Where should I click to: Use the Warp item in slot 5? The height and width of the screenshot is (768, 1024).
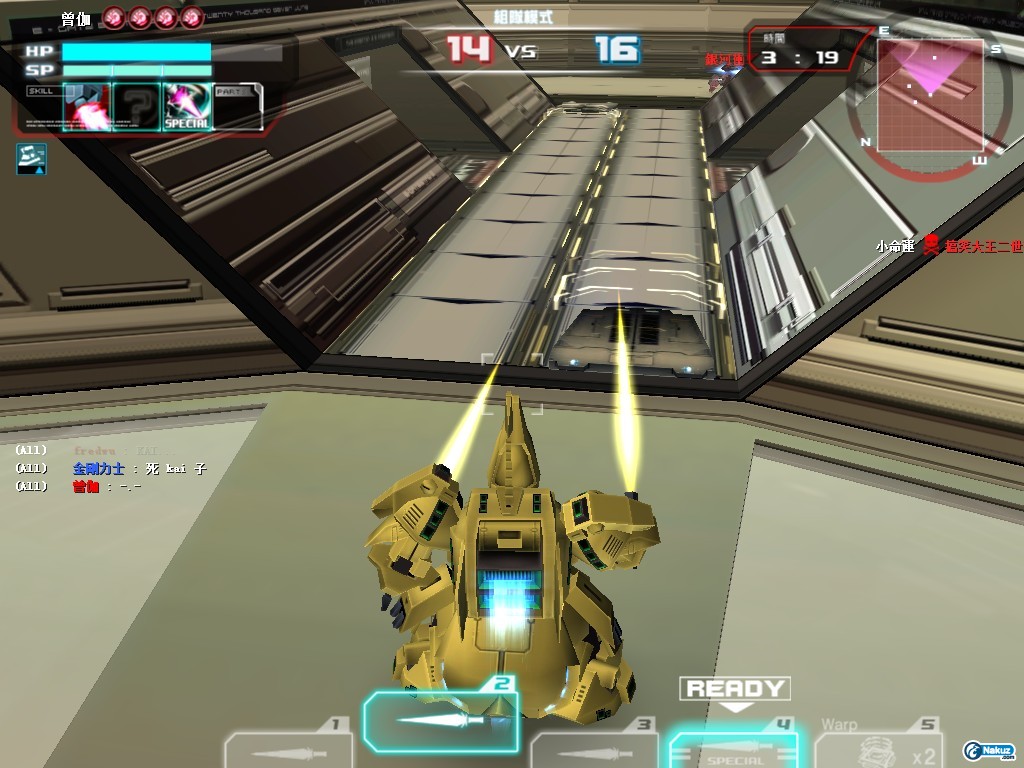[878, 746]
